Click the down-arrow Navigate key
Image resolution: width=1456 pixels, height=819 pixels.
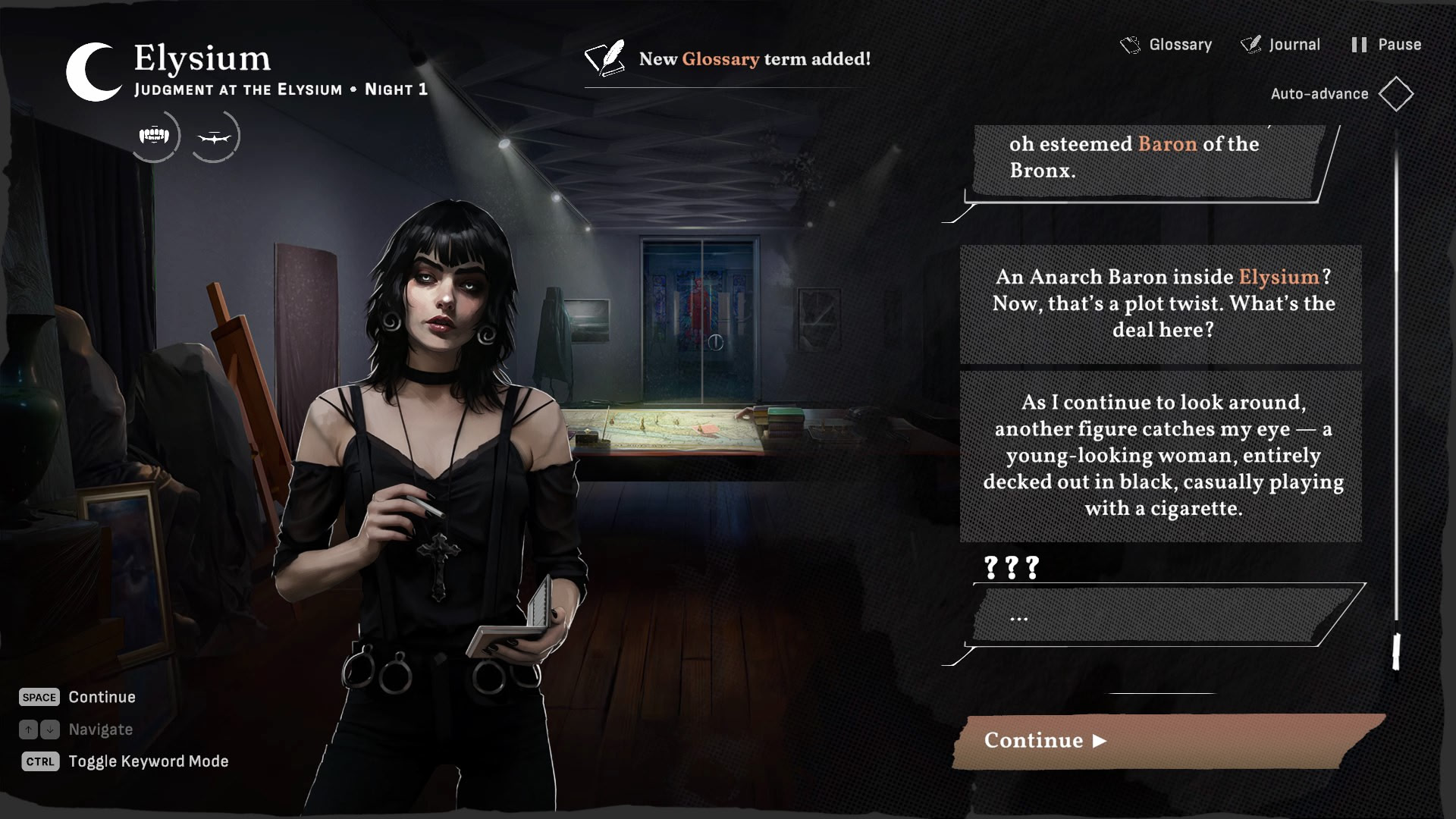(x=49, y=730)
